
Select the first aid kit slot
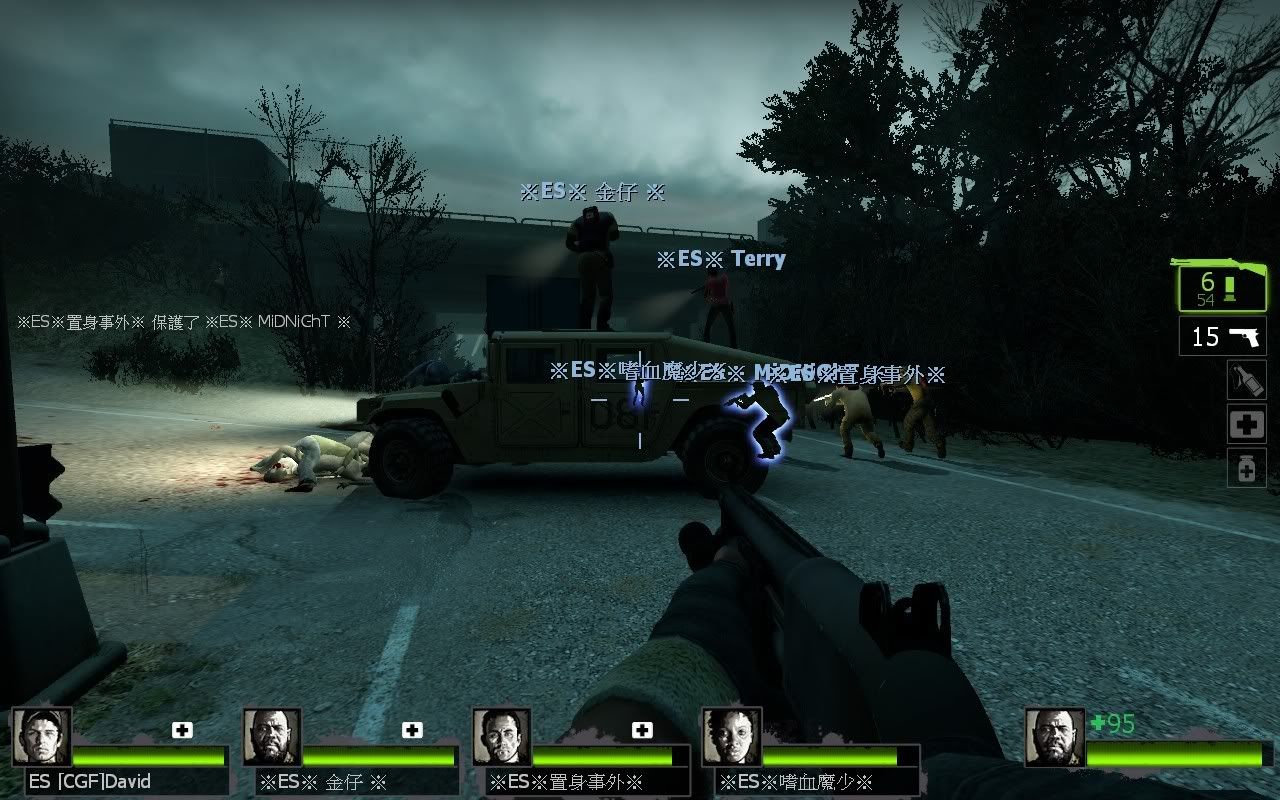tap(1246, 424)
